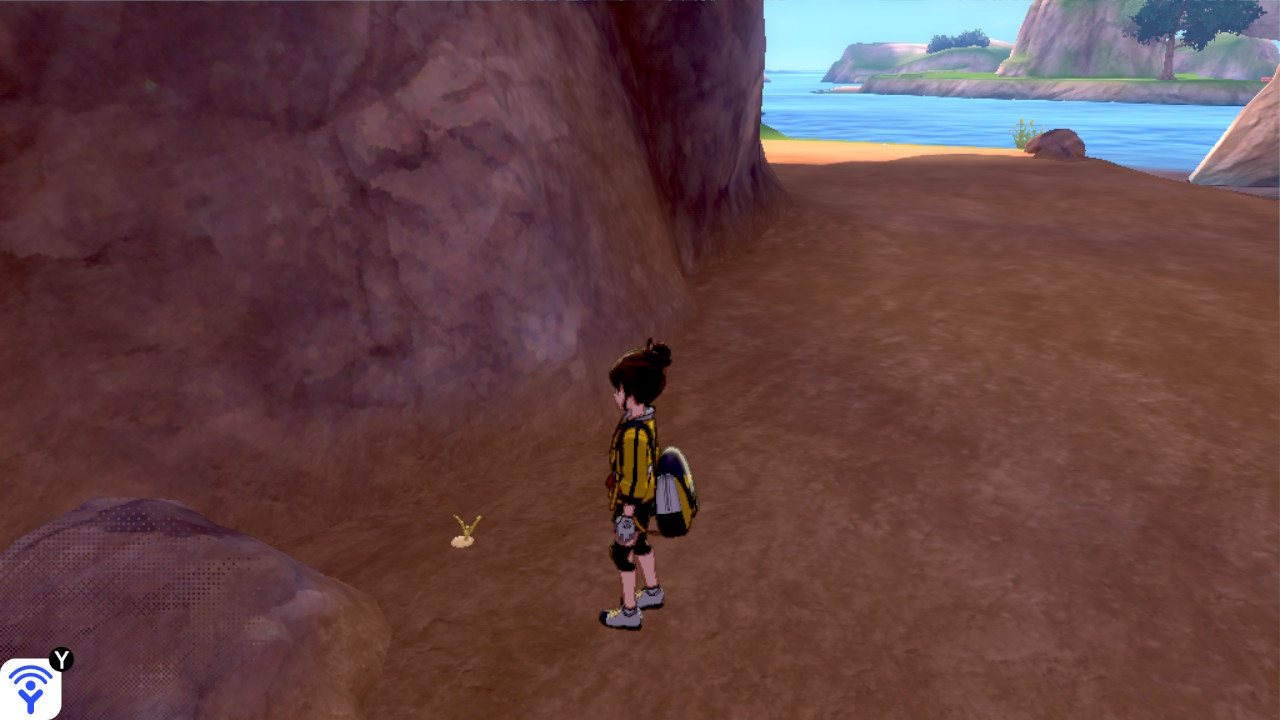Open the Y-Comm wireless icon
The height and width of the screenshot is (720, 1280).
pos(31,688)
